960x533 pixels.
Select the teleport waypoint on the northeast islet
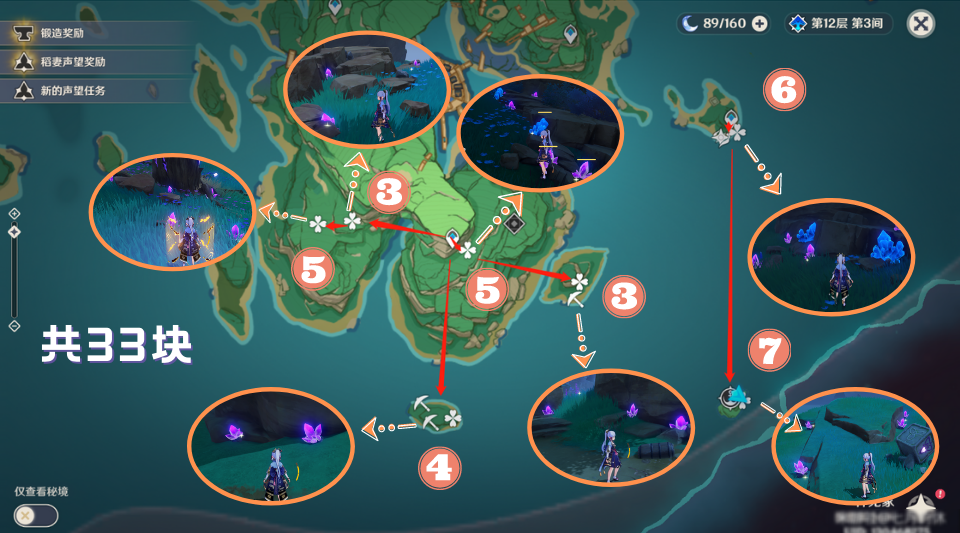click(x=731, y=118)
